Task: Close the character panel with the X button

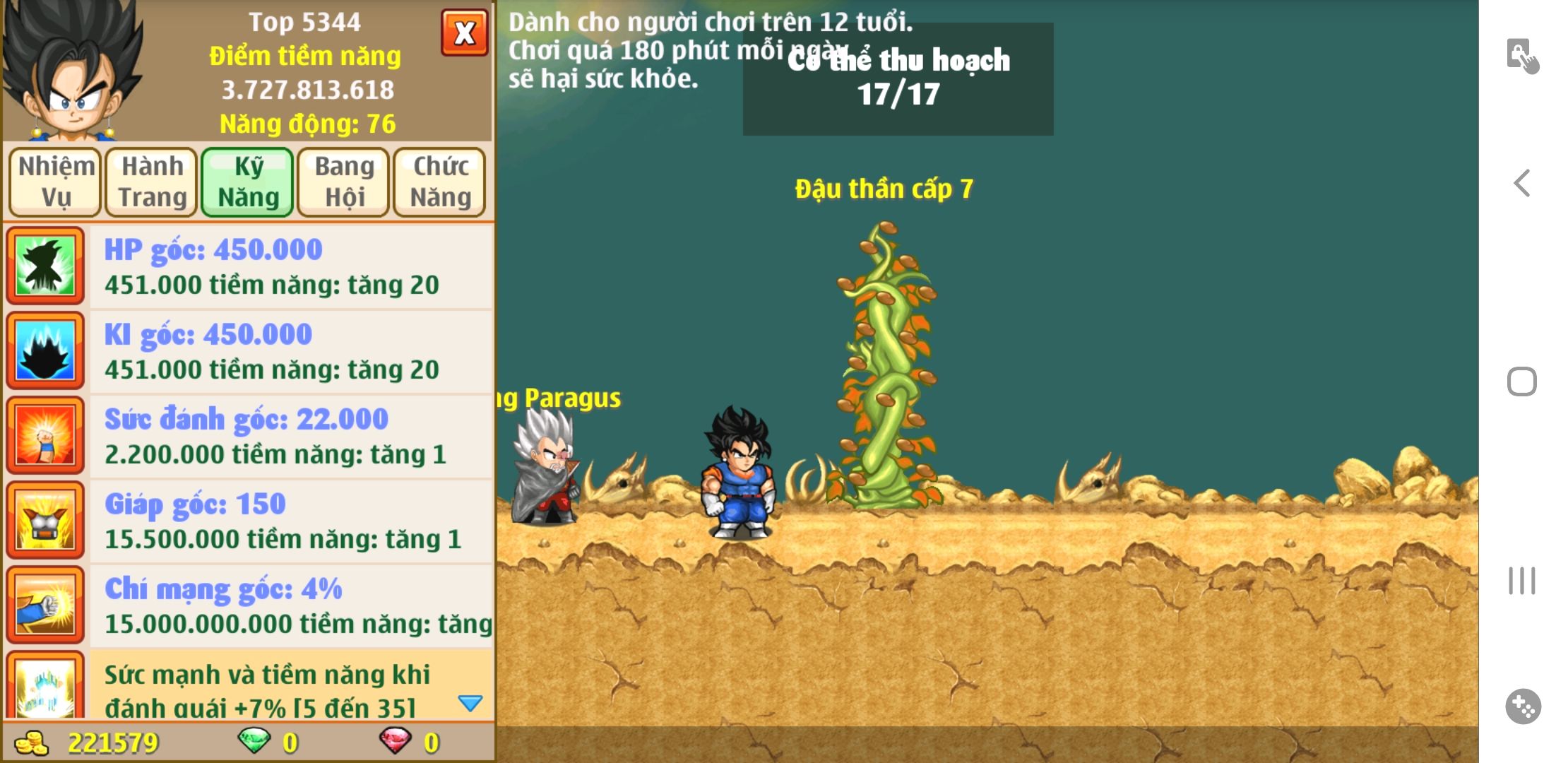Action: point(464,32)
